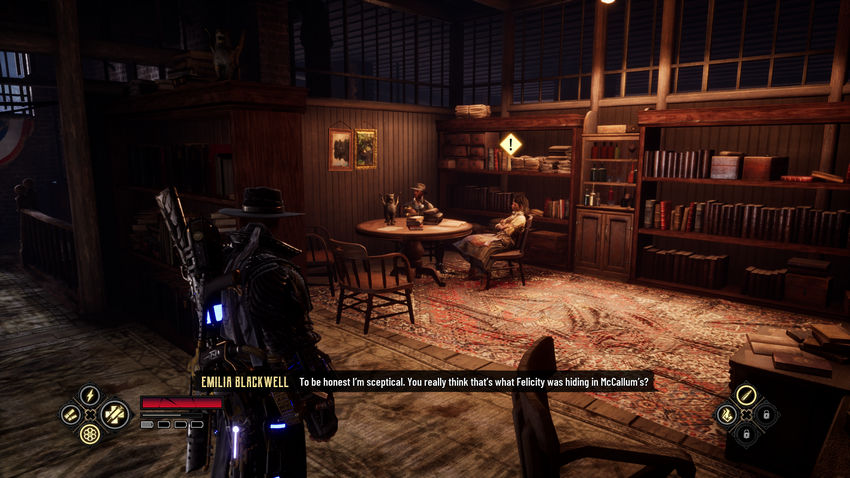Choose the bullet ammo type icon

click(x=746, y=394)
